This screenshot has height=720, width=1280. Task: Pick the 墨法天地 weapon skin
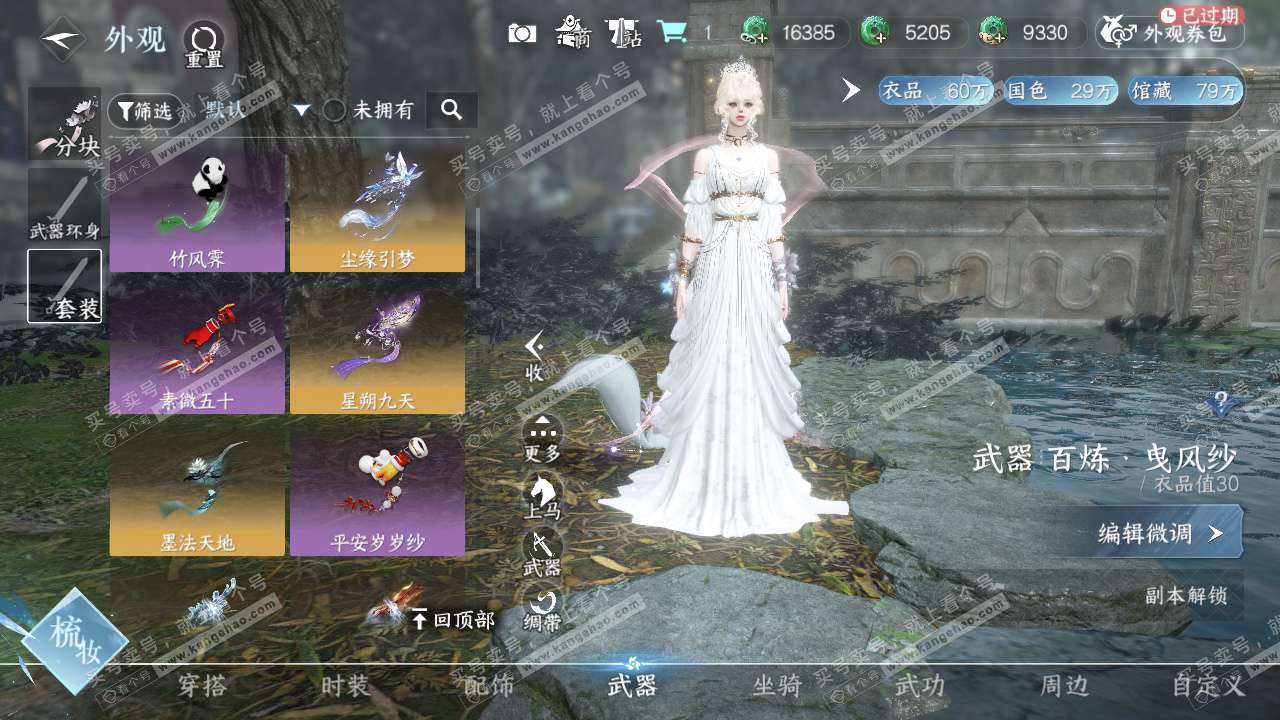(x=197, y=497)
